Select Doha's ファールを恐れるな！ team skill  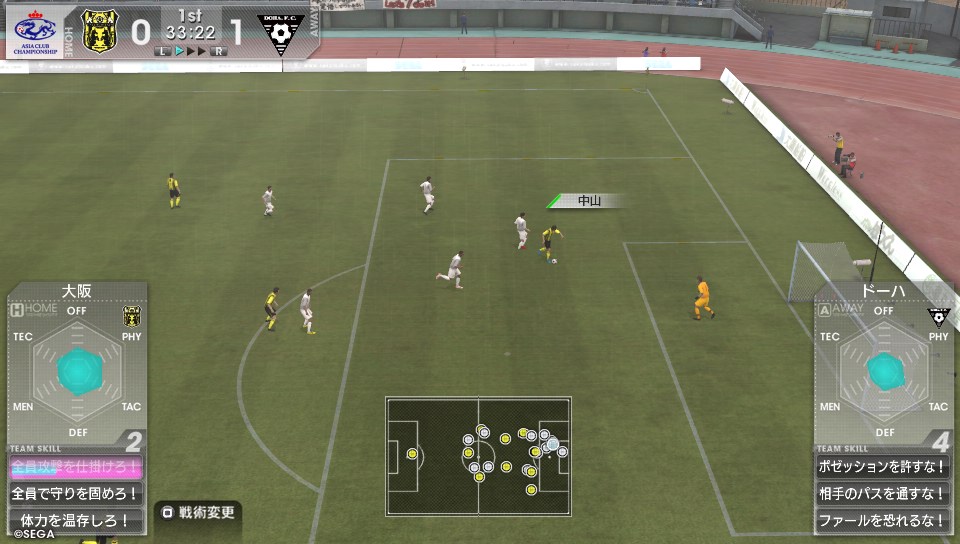coord(881,520)
